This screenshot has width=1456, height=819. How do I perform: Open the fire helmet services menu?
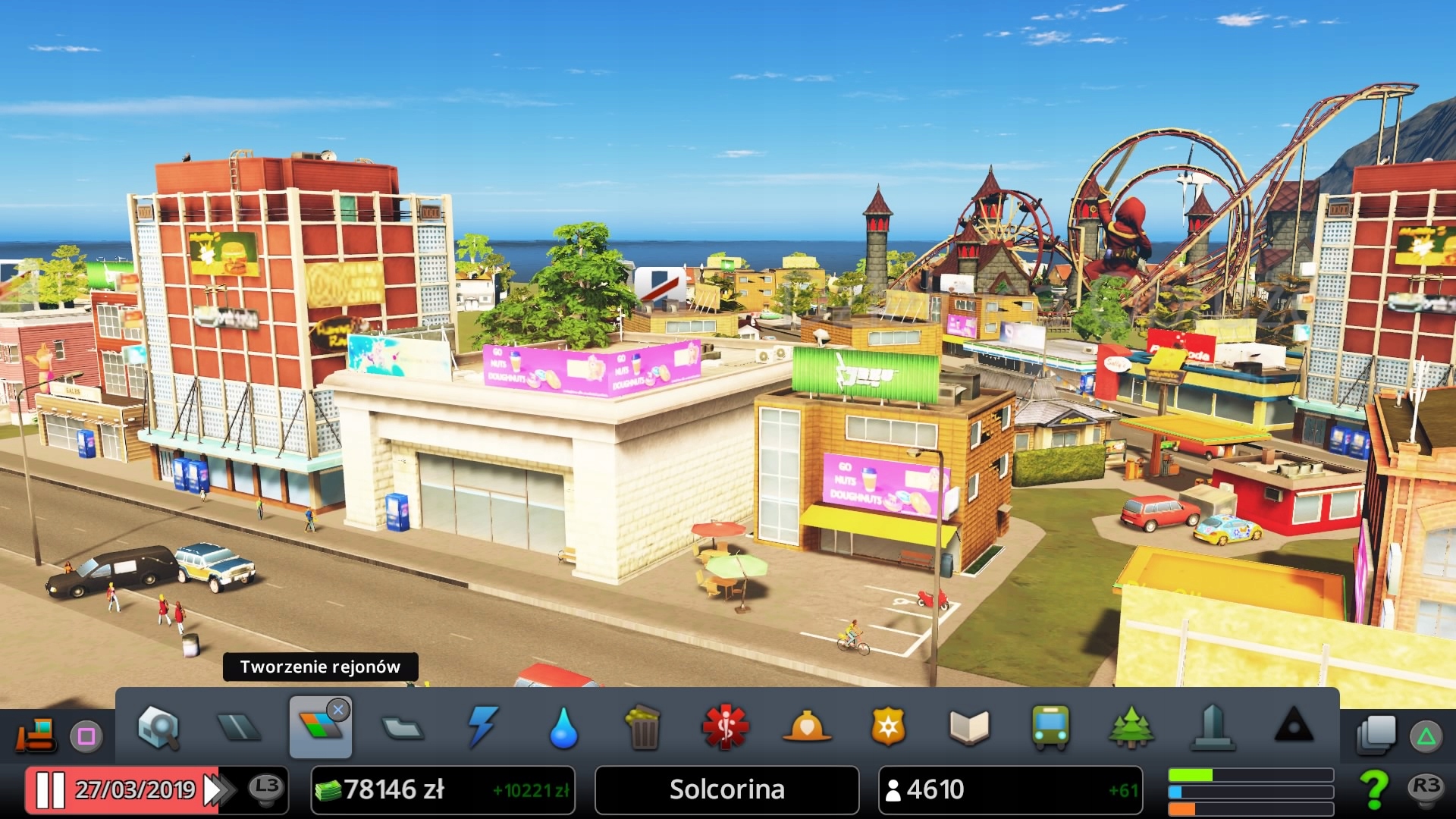click(x=806, y=728)
